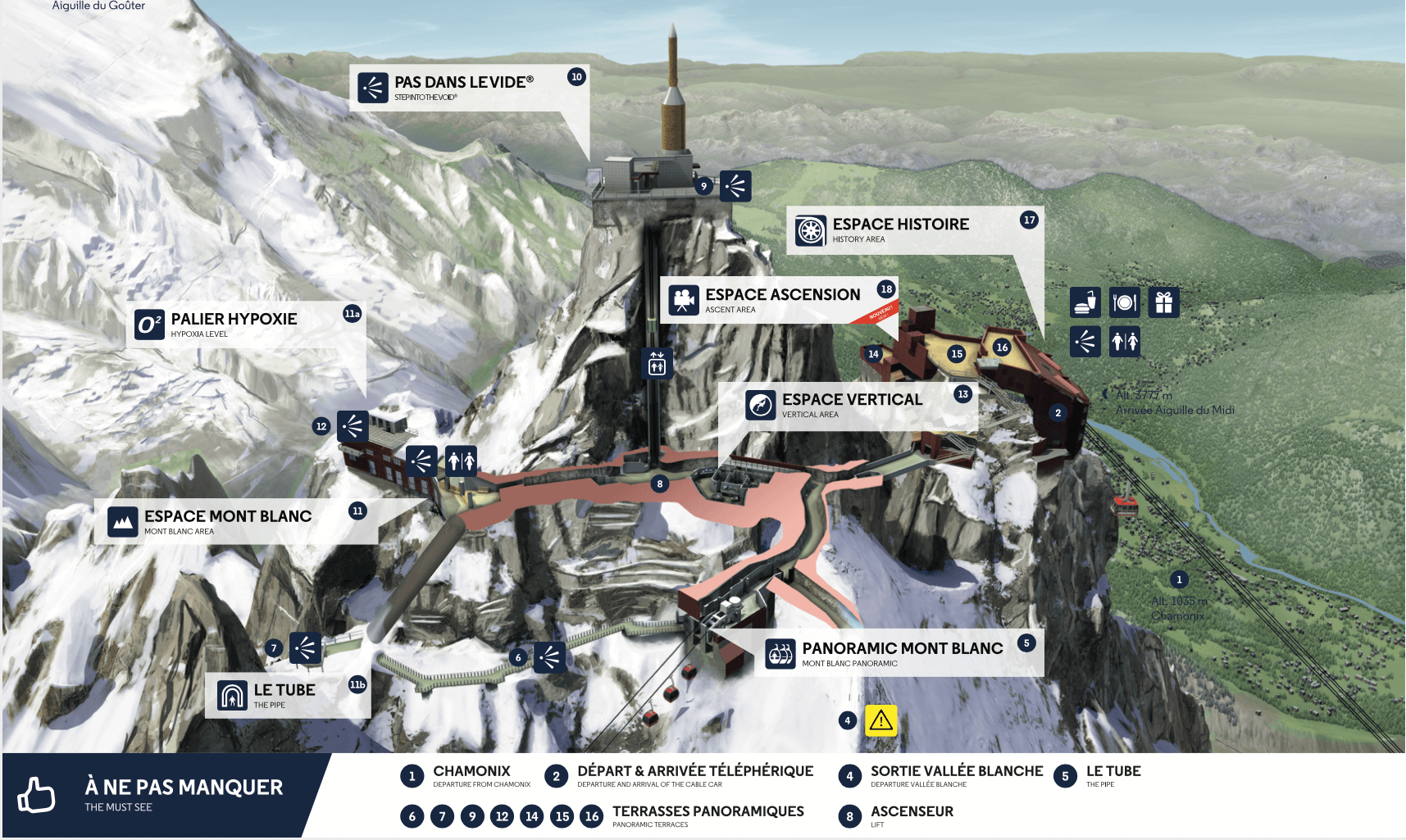Select map marker number 15
Viewport: 1406px width, 840px height.
[x=957, y=354]
